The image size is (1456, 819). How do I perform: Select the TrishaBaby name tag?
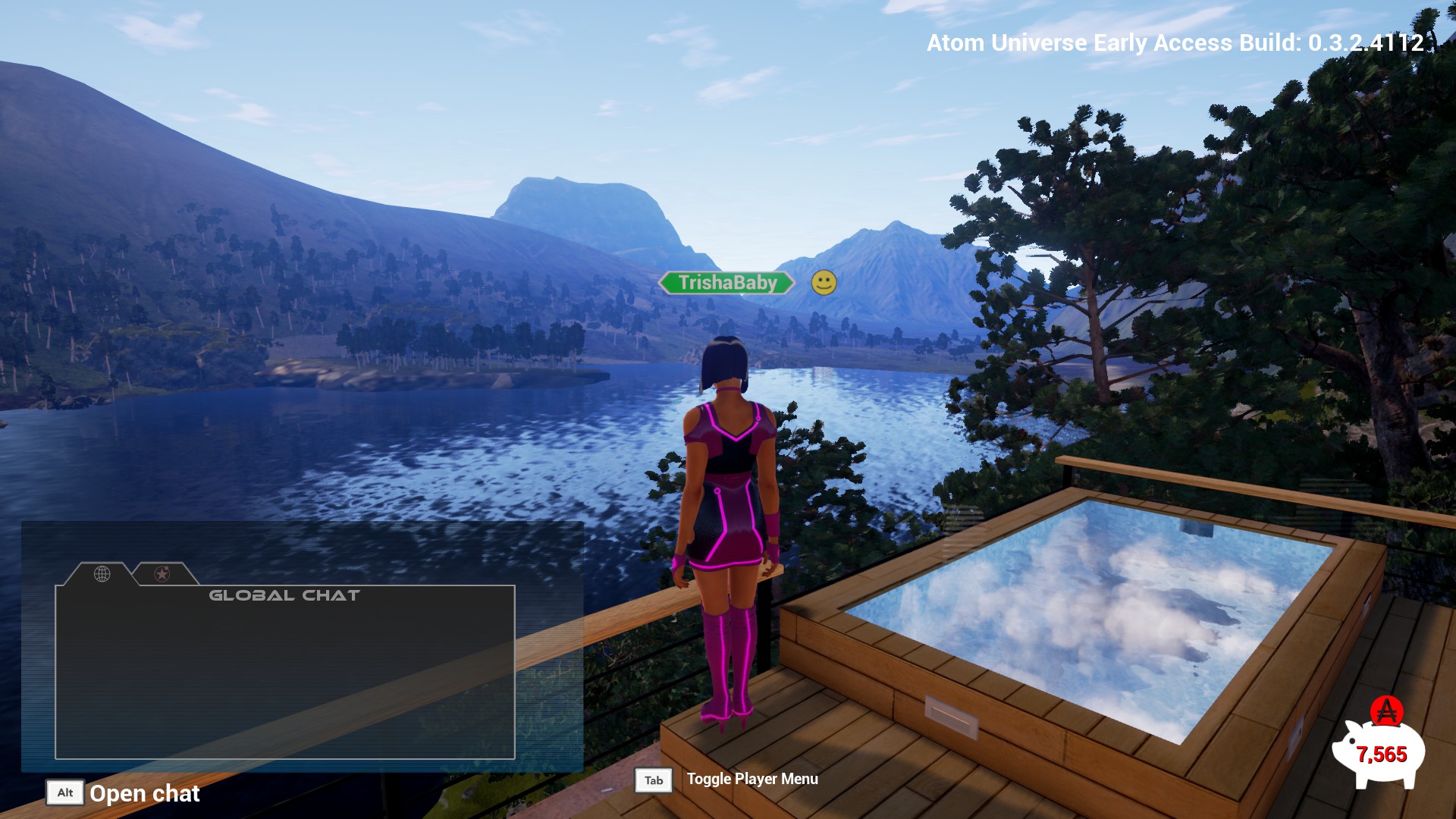pos(726,283)
